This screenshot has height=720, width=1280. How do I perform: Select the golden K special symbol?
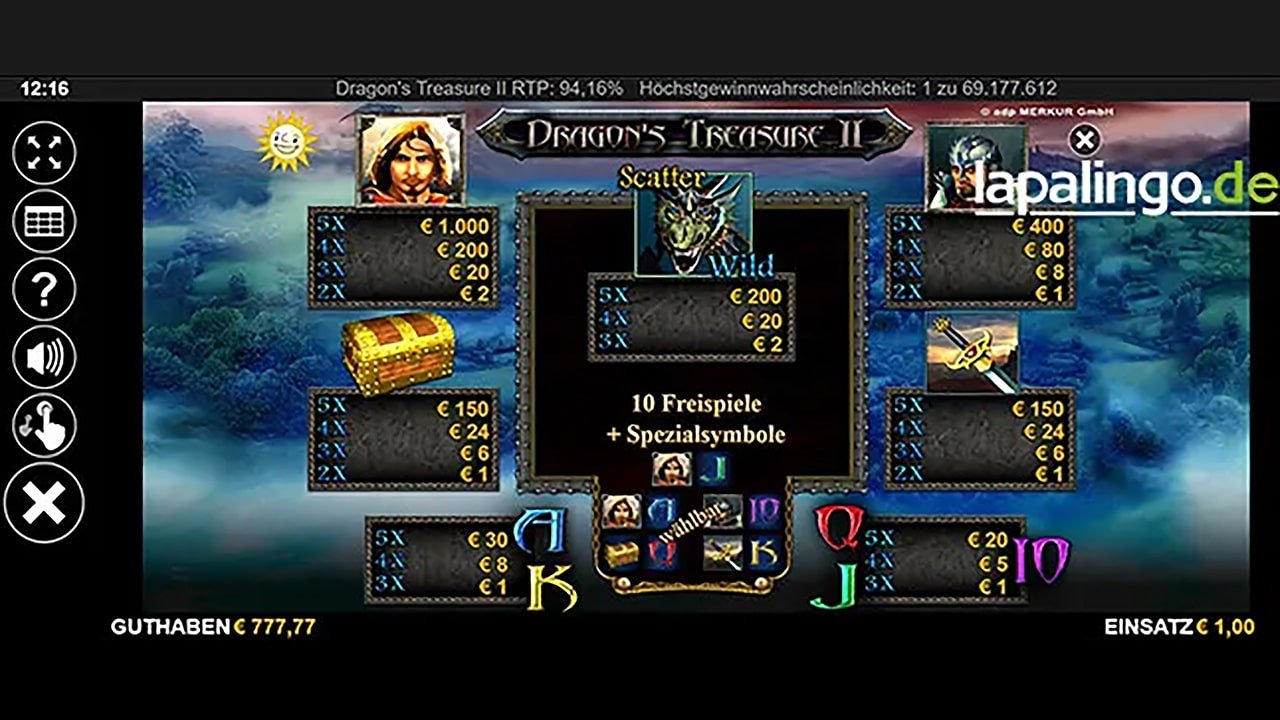pos(762,552)
